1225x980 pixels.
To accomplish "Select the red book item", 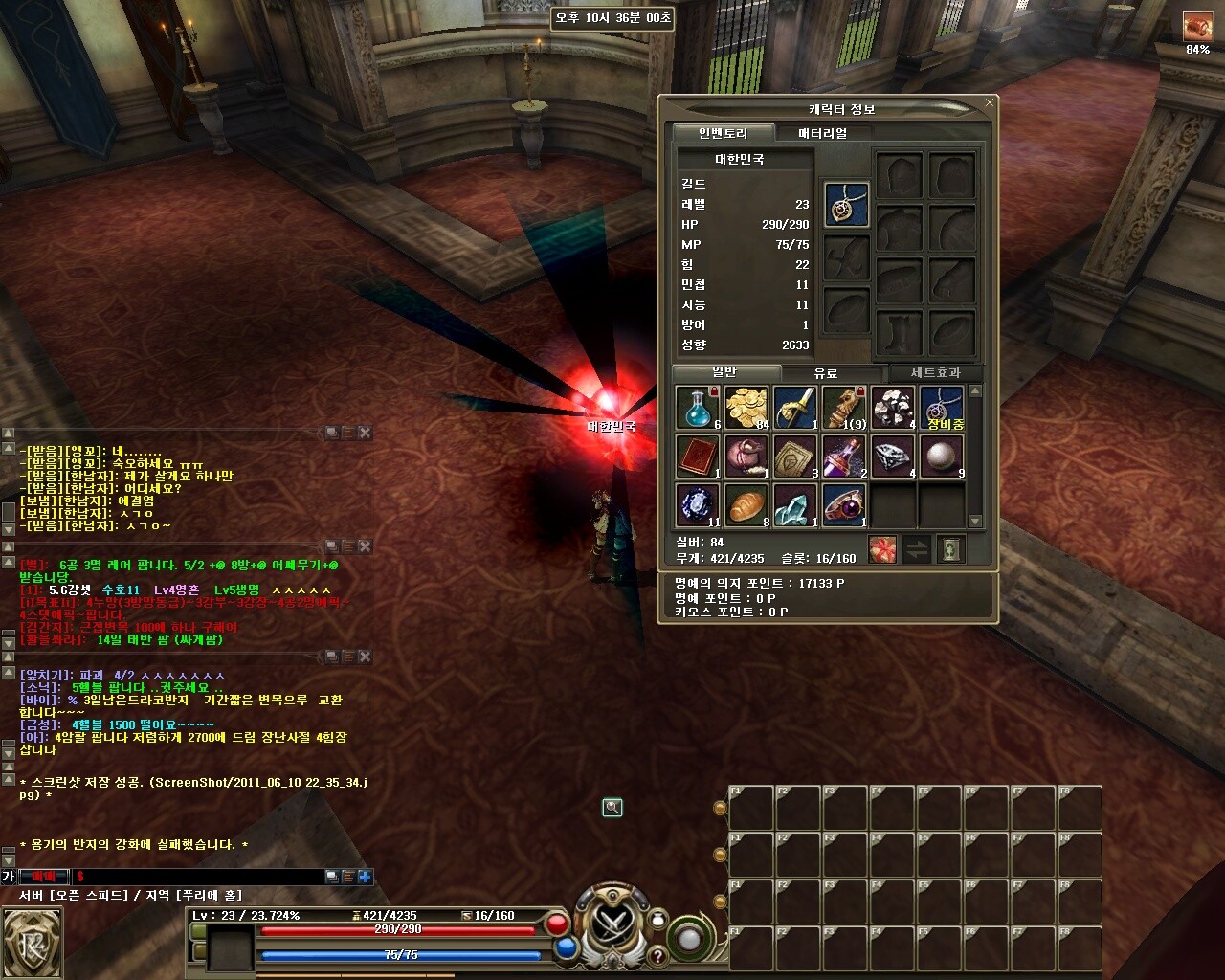I will [698, 457].
